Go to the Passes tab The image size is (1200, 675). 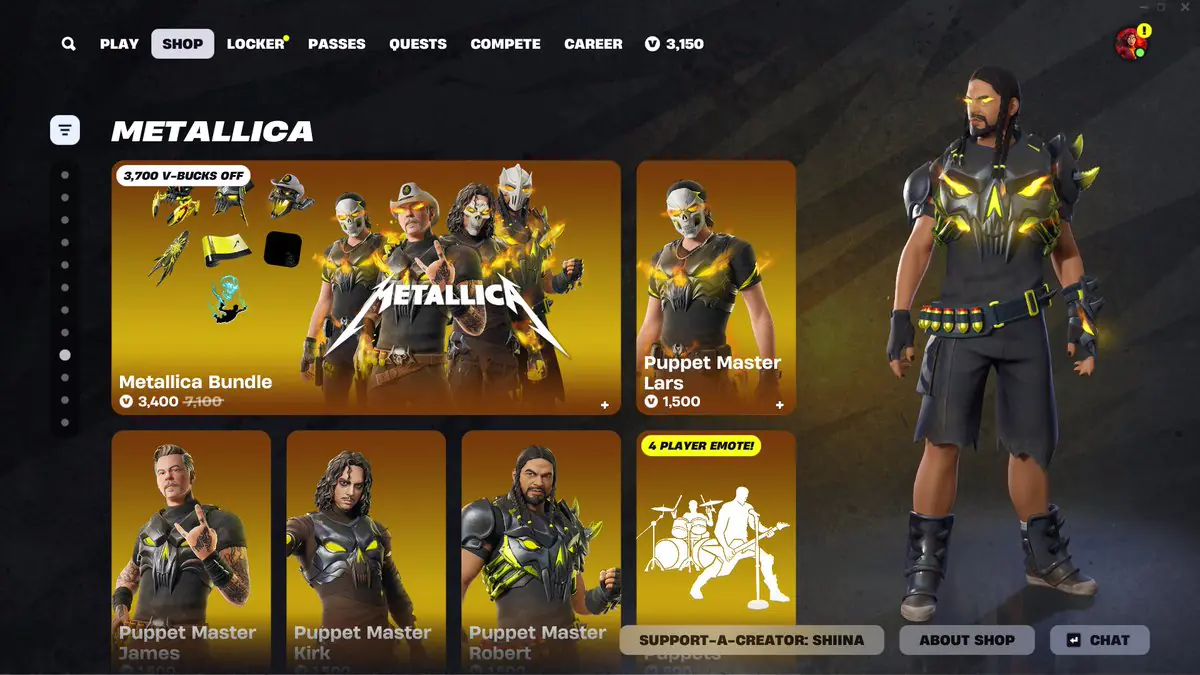click(x=336, y=44)
